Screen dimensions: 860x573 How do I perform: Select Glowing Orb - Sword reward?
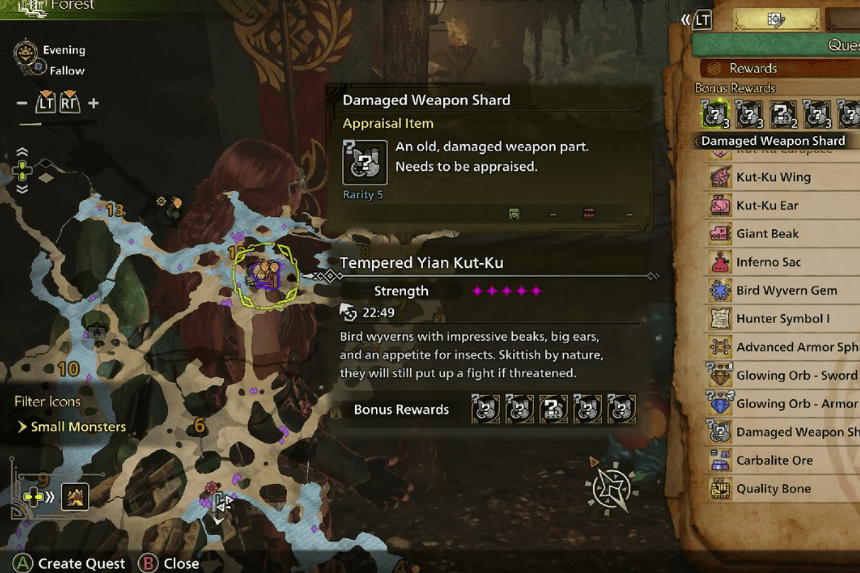(796, 376)
